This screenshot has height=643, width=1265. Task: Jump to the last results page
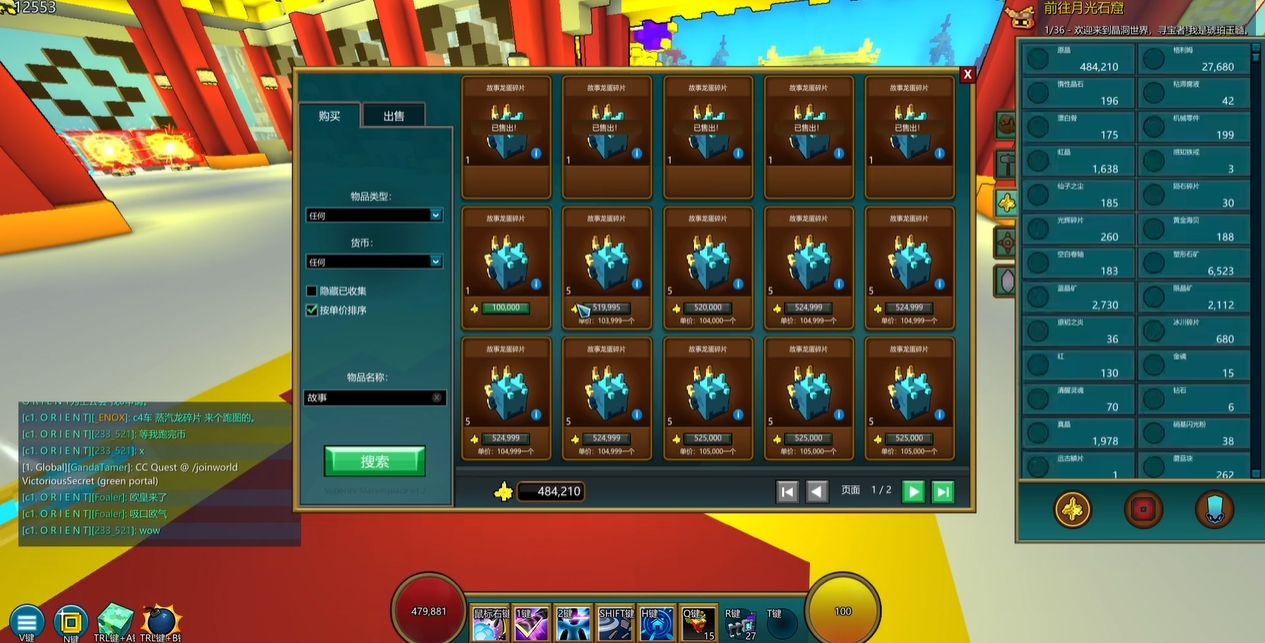pyautogui.click(x=943, y=491)
